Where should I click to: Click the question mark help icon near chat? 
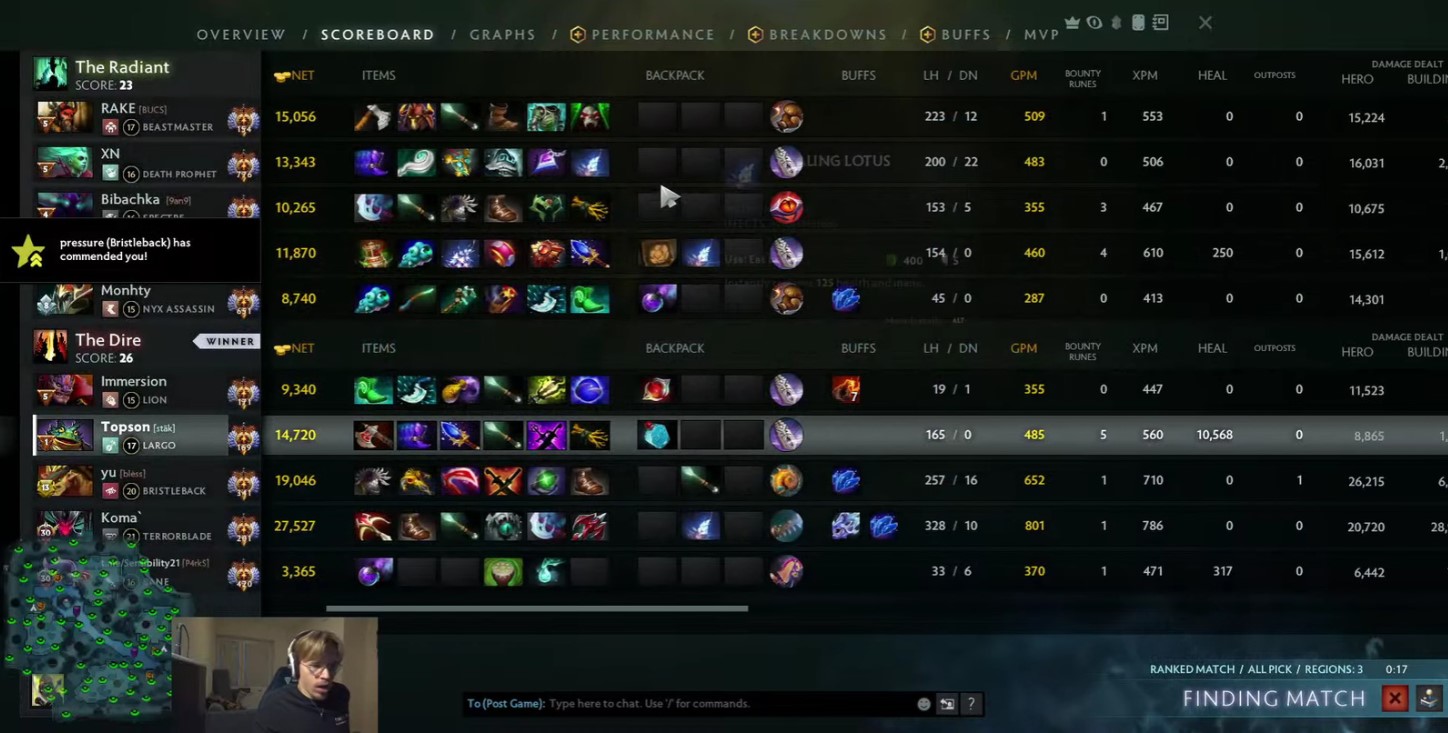coord(970,703)
